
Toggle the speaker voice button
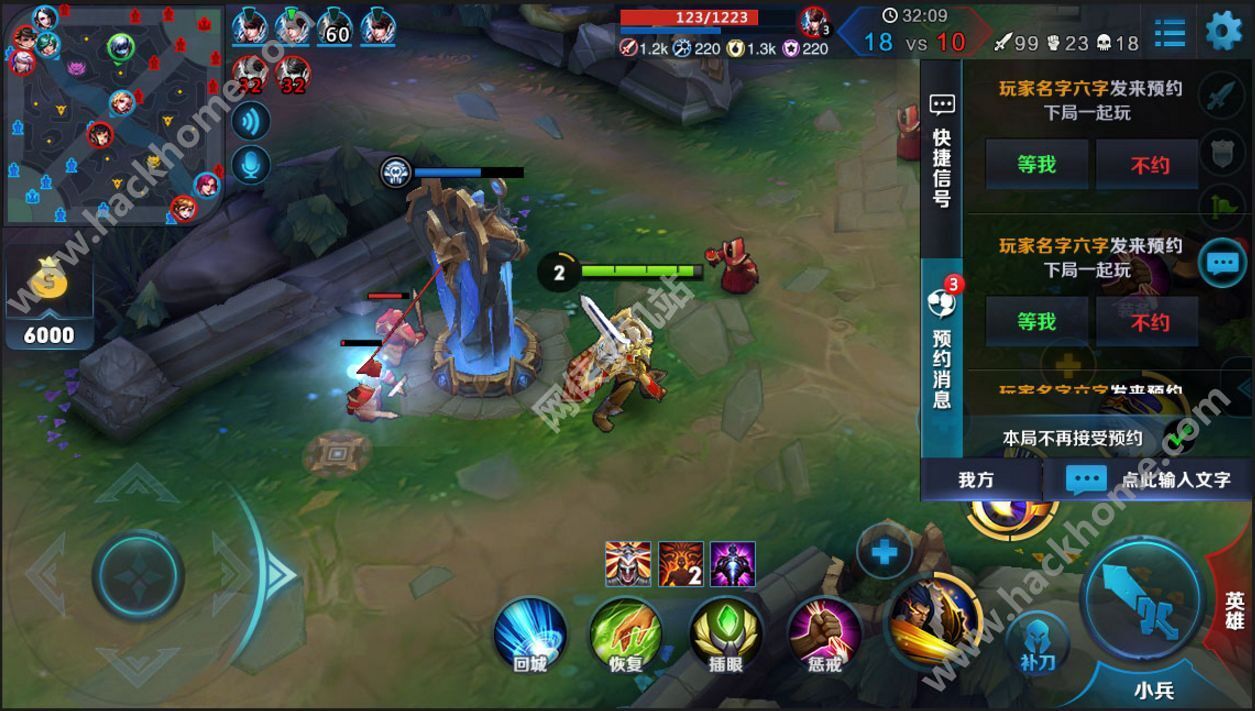pyautogui.click(x=250, y=120)
